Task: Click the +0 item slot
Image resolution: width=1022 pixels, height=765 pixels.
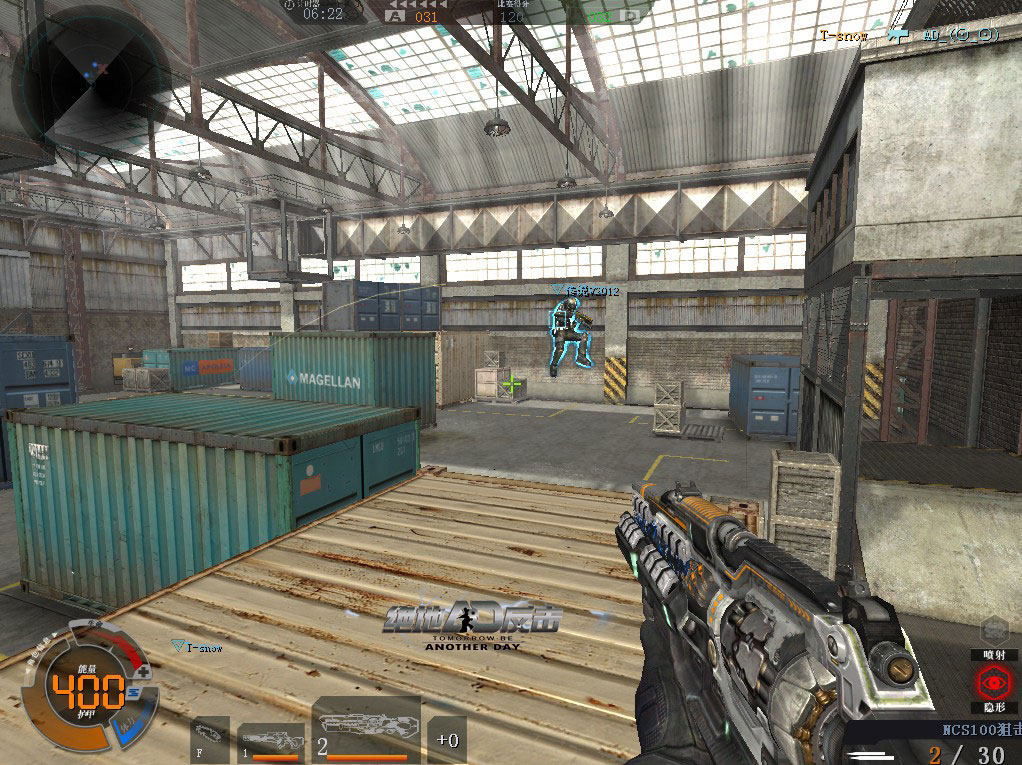Action: [447, 739]
